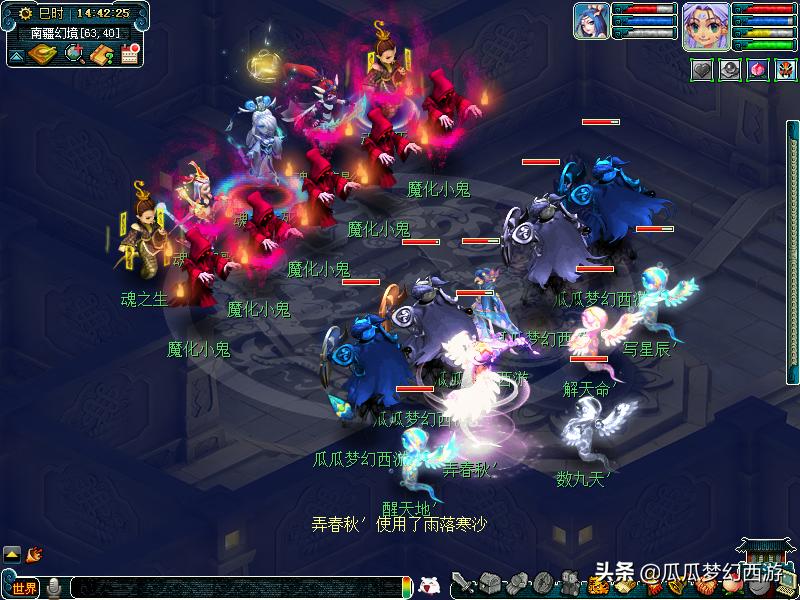Open the calendar activity icon
800x600 pixels.
coord(129,54)
